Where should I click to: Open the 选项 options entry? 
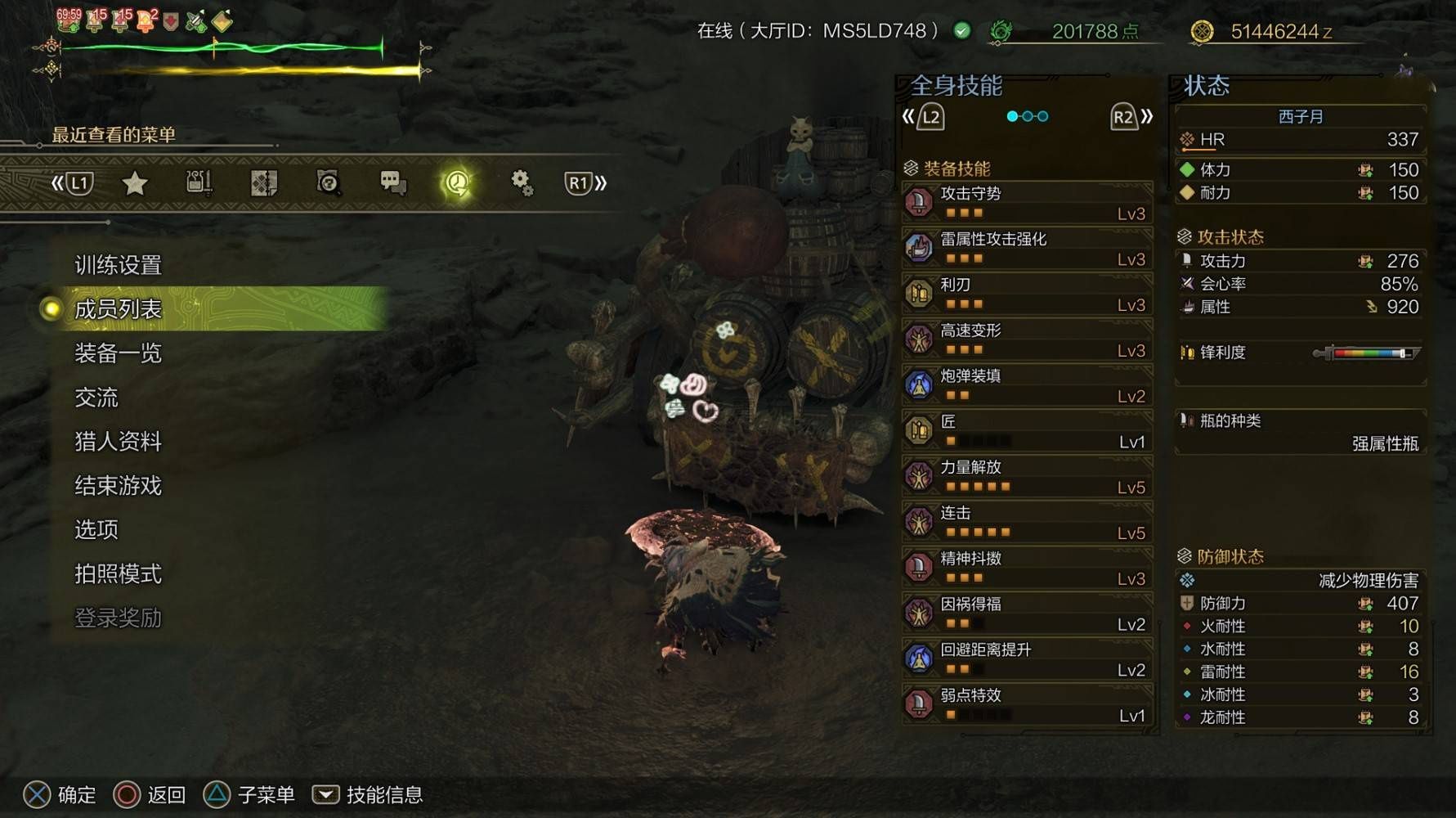(96, 530)
